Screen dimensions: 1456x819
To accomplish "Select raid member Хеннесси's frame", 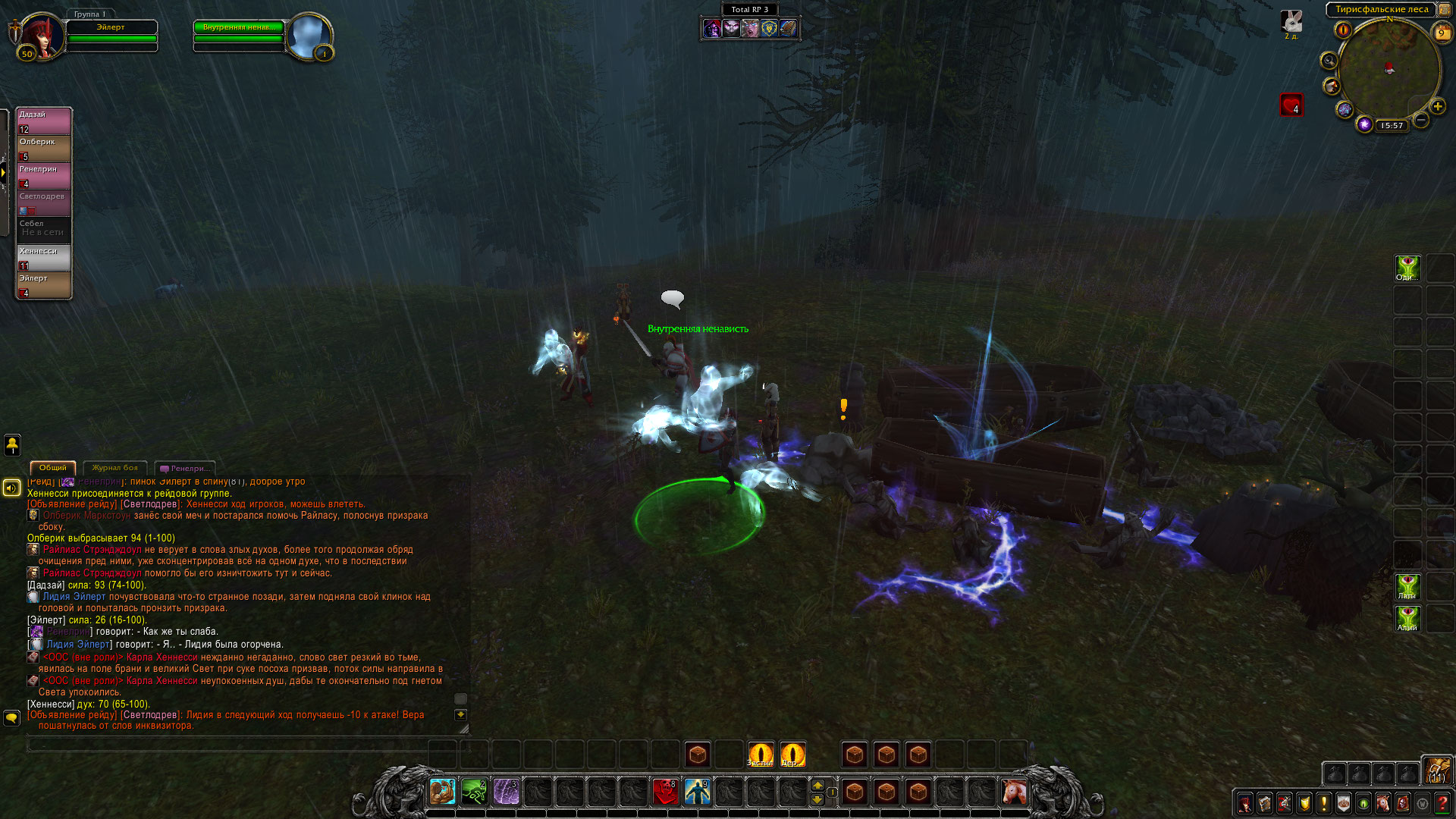I will [44, 258].
